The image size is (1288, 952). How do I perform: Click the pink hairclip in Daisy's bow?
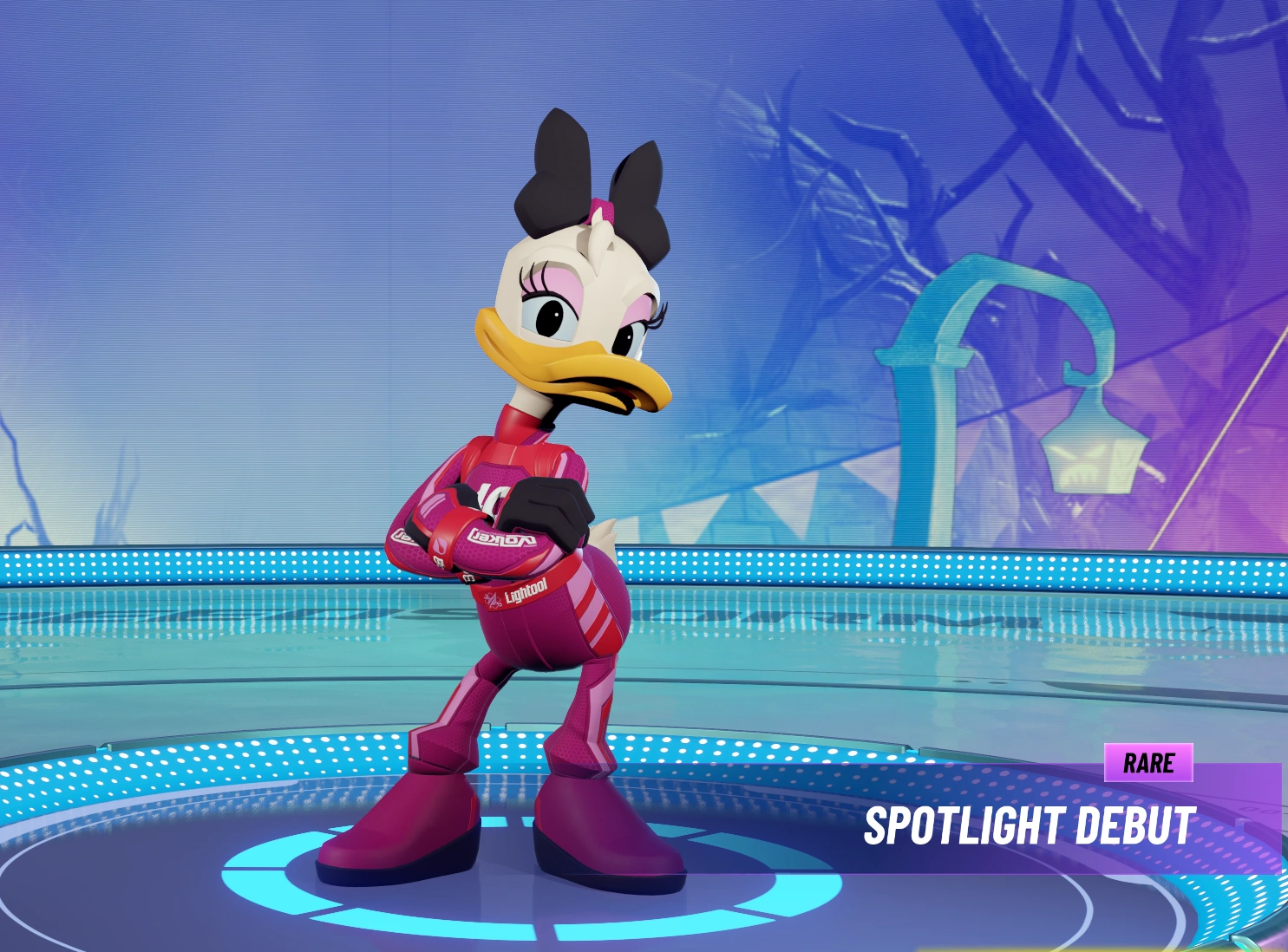605,211
